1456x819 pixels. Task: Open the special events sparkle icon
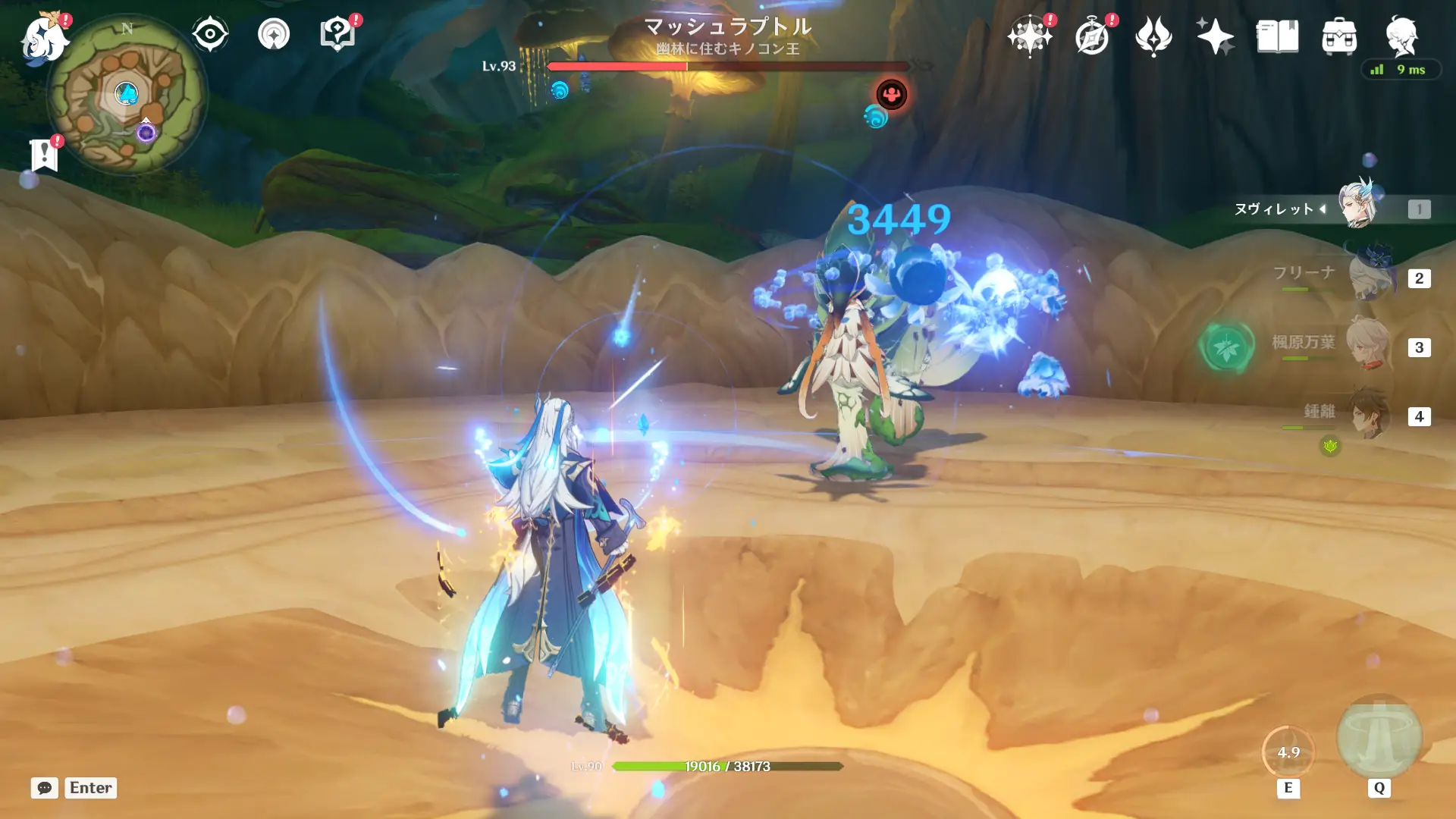pos(1215,34)
